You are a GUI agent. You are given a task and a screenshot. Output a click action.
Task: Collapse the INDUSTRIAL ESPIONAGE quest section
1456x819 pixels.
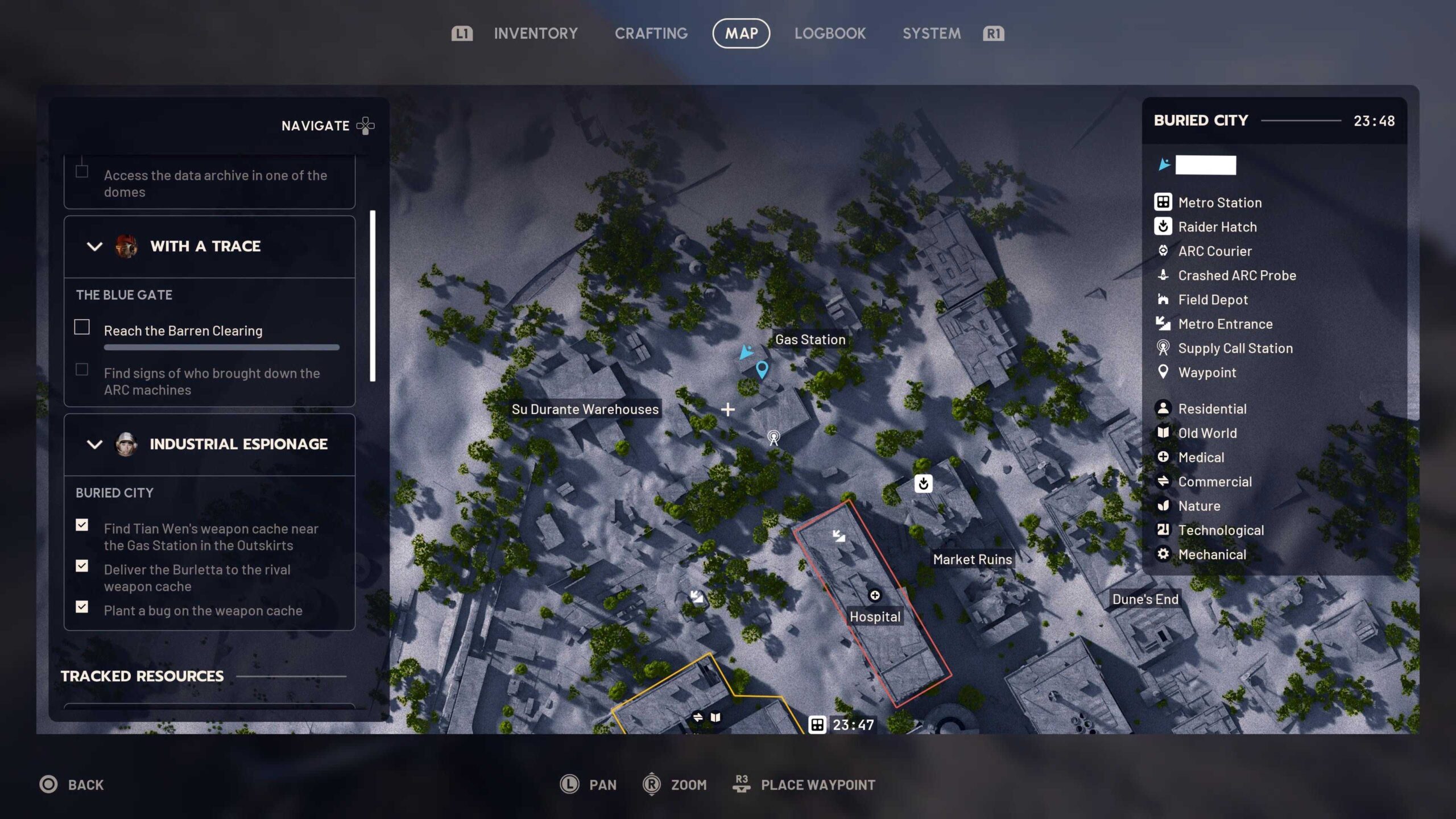click(x=95, y=444)
